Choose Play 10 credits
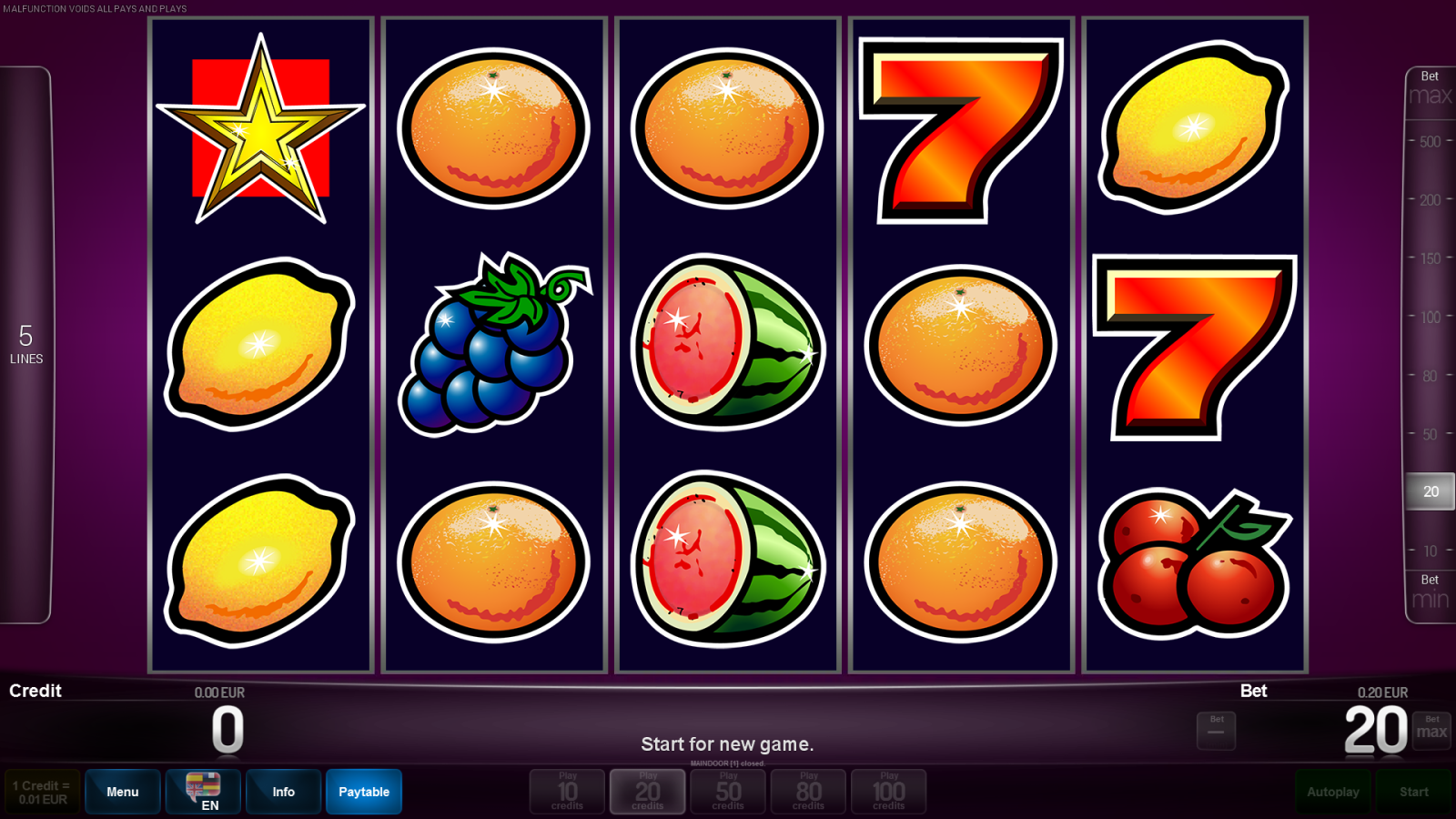Viewport: 1456px width, 819px height. pos(568,792)
